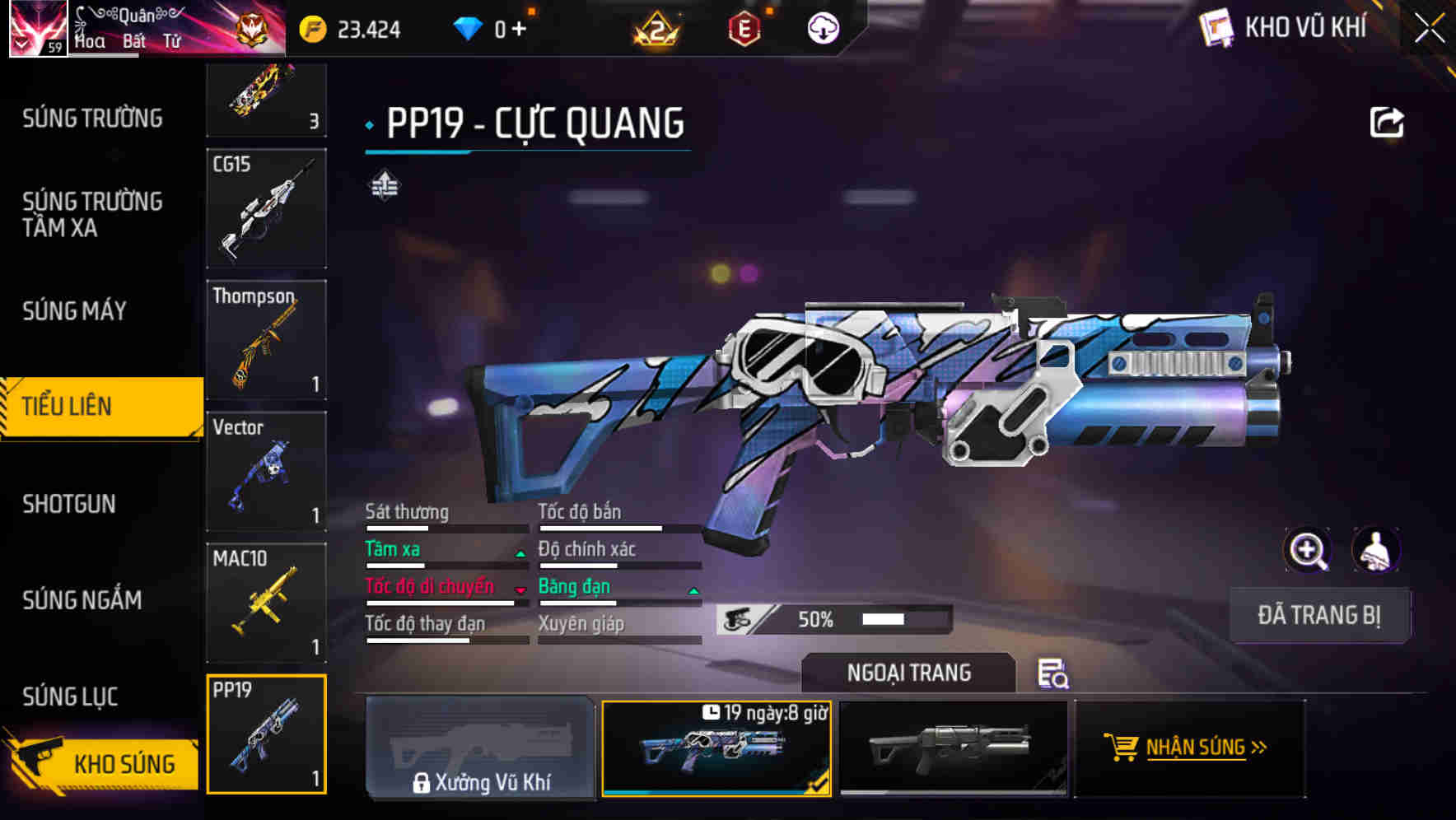
Task: Click the share icon beside PP19 name
Action: [1387, 120]
